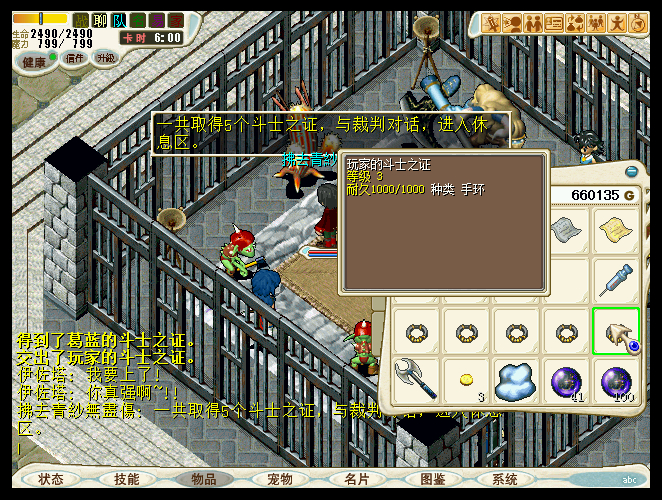Viewport: 662px width, 500px height.
Task: Select the purple orb stack of 100
Action: pos(616,380)
